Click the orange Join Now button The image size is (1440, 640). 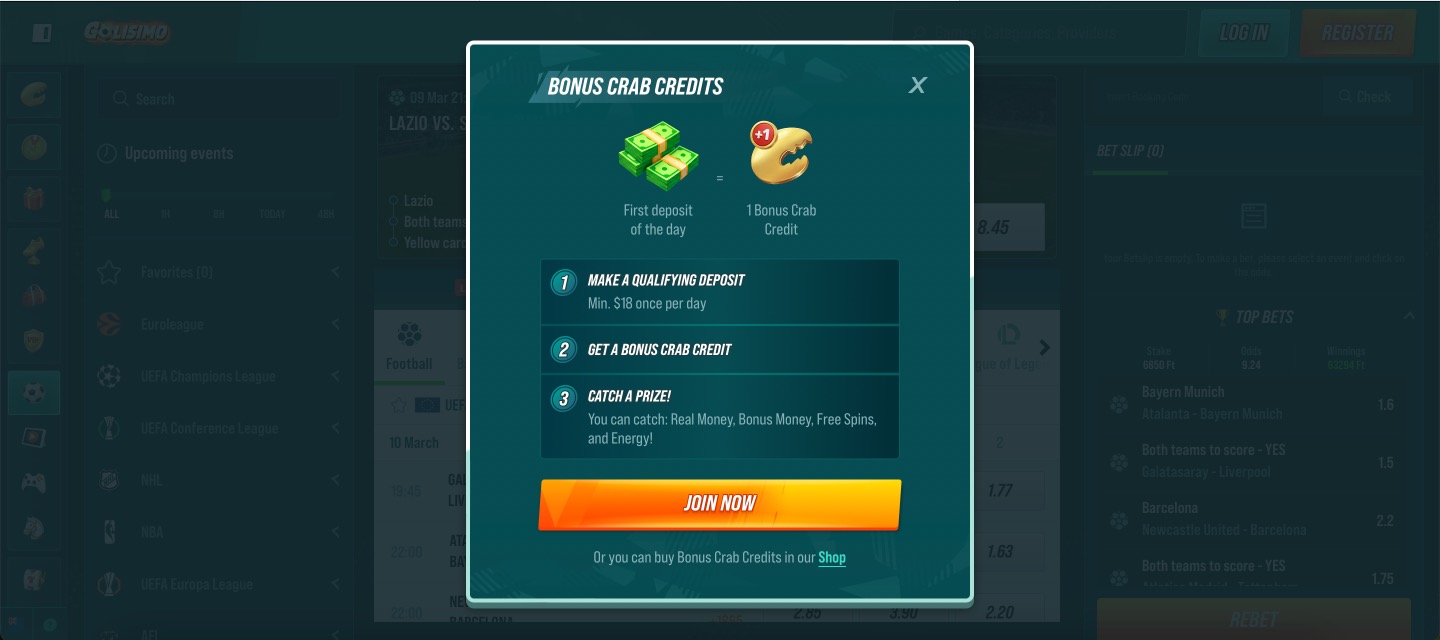coord(720,504)
